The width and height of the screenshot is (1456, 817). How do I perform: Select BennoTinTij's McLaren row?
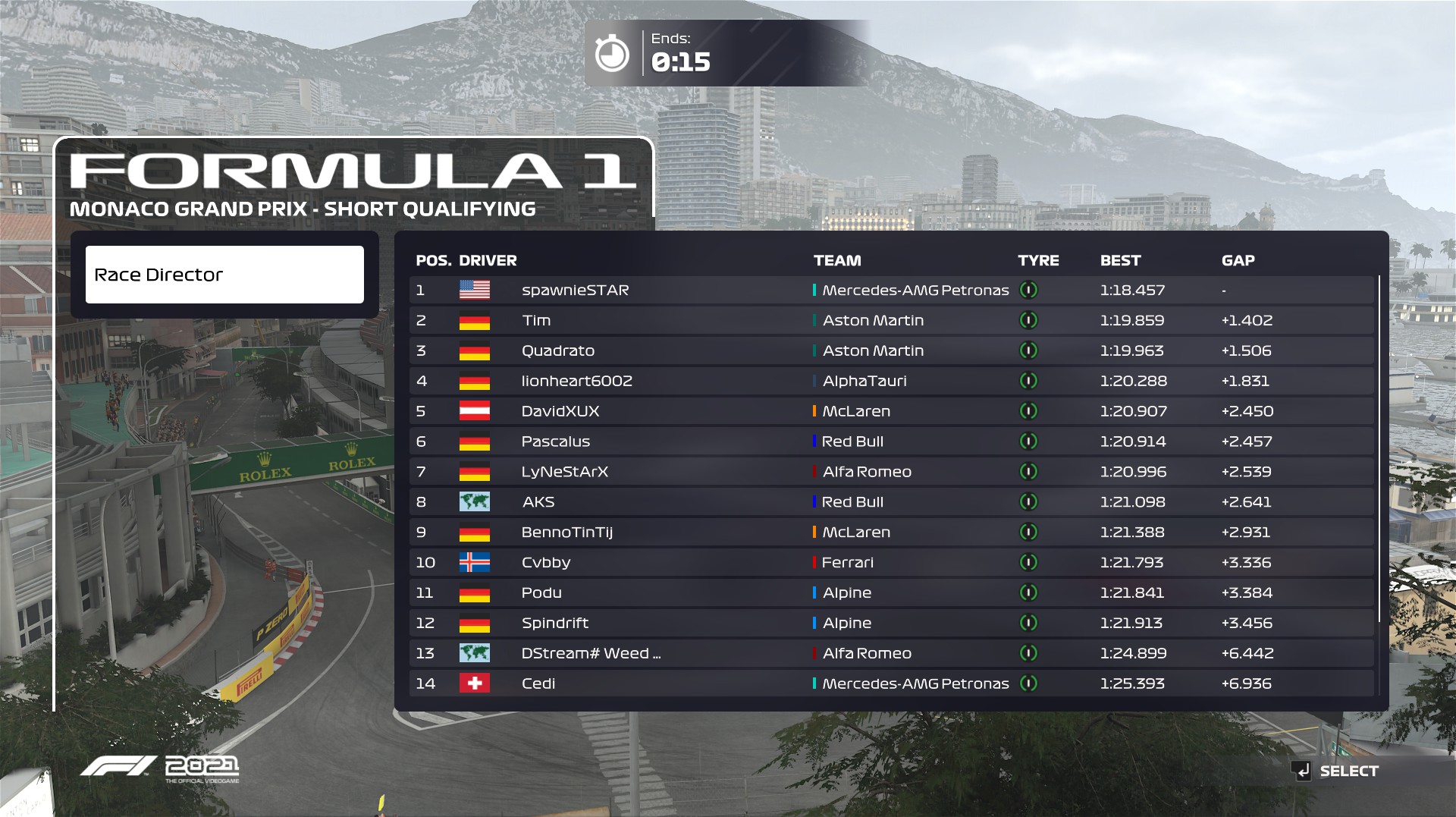coord(891,533)
